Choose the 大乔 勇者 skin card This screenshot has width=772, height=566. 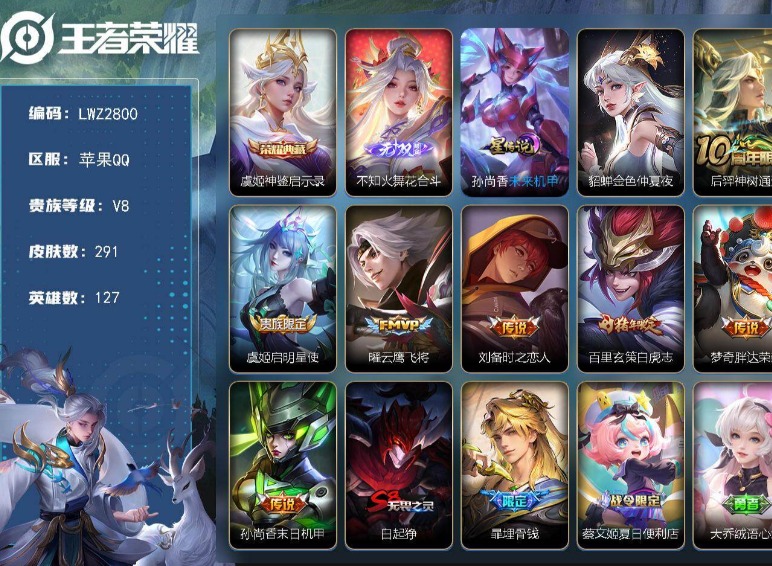(733, 464)
